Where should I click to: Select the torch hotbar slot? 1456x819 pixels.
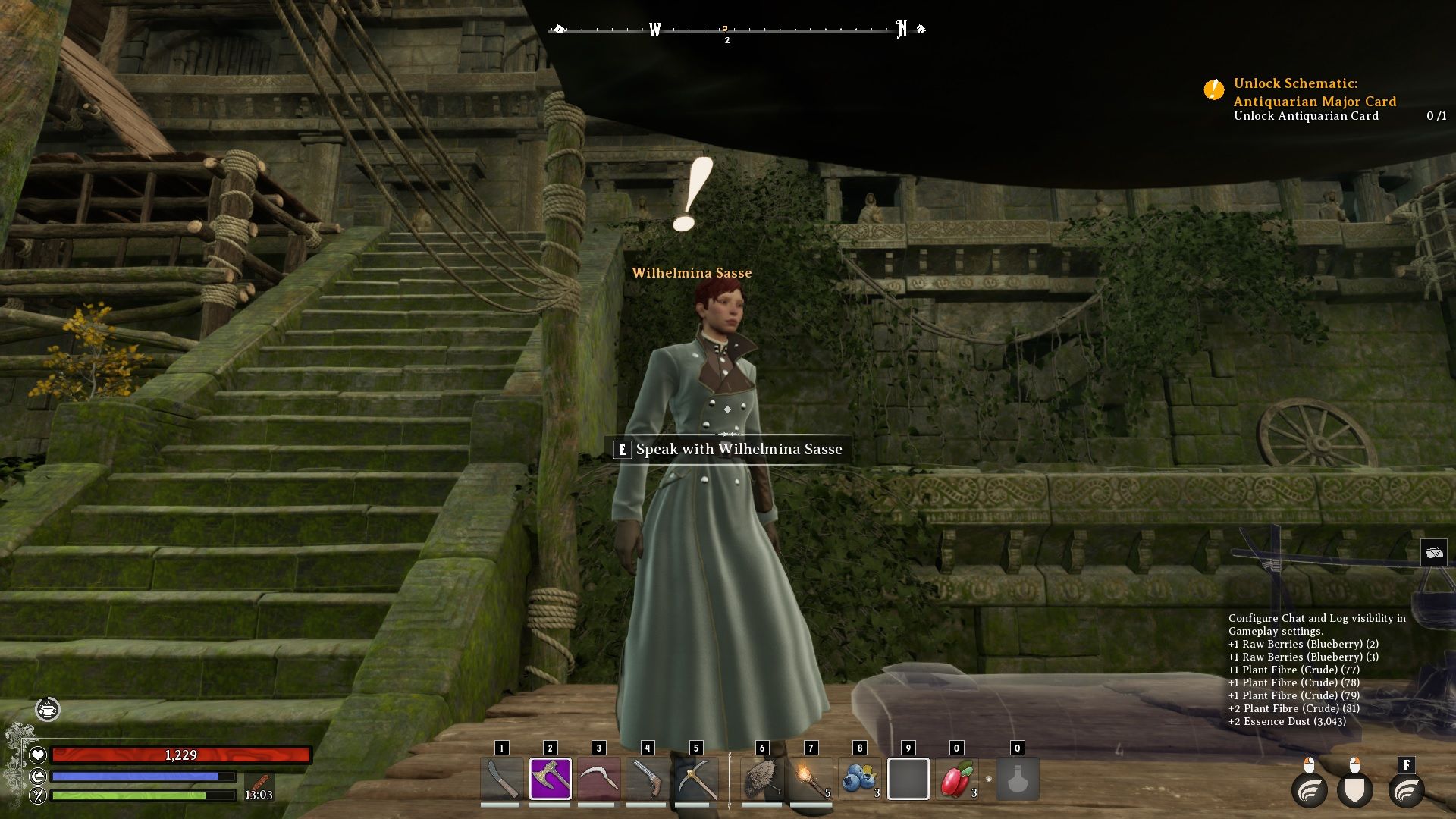point(811,779)
